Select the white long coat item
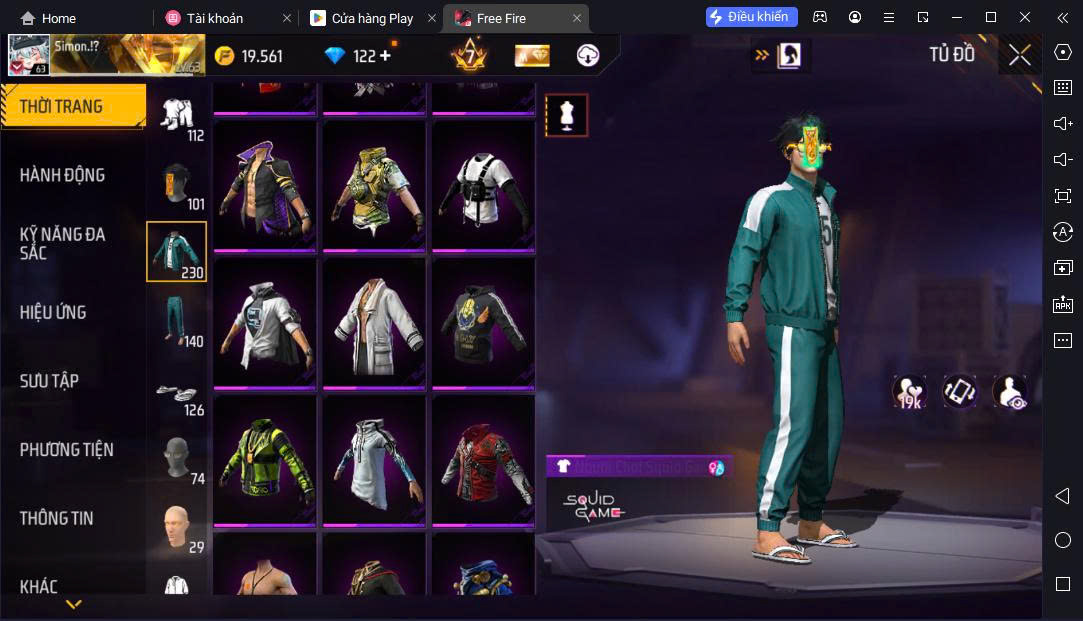1083x621 pixels. tap(374, 323)
